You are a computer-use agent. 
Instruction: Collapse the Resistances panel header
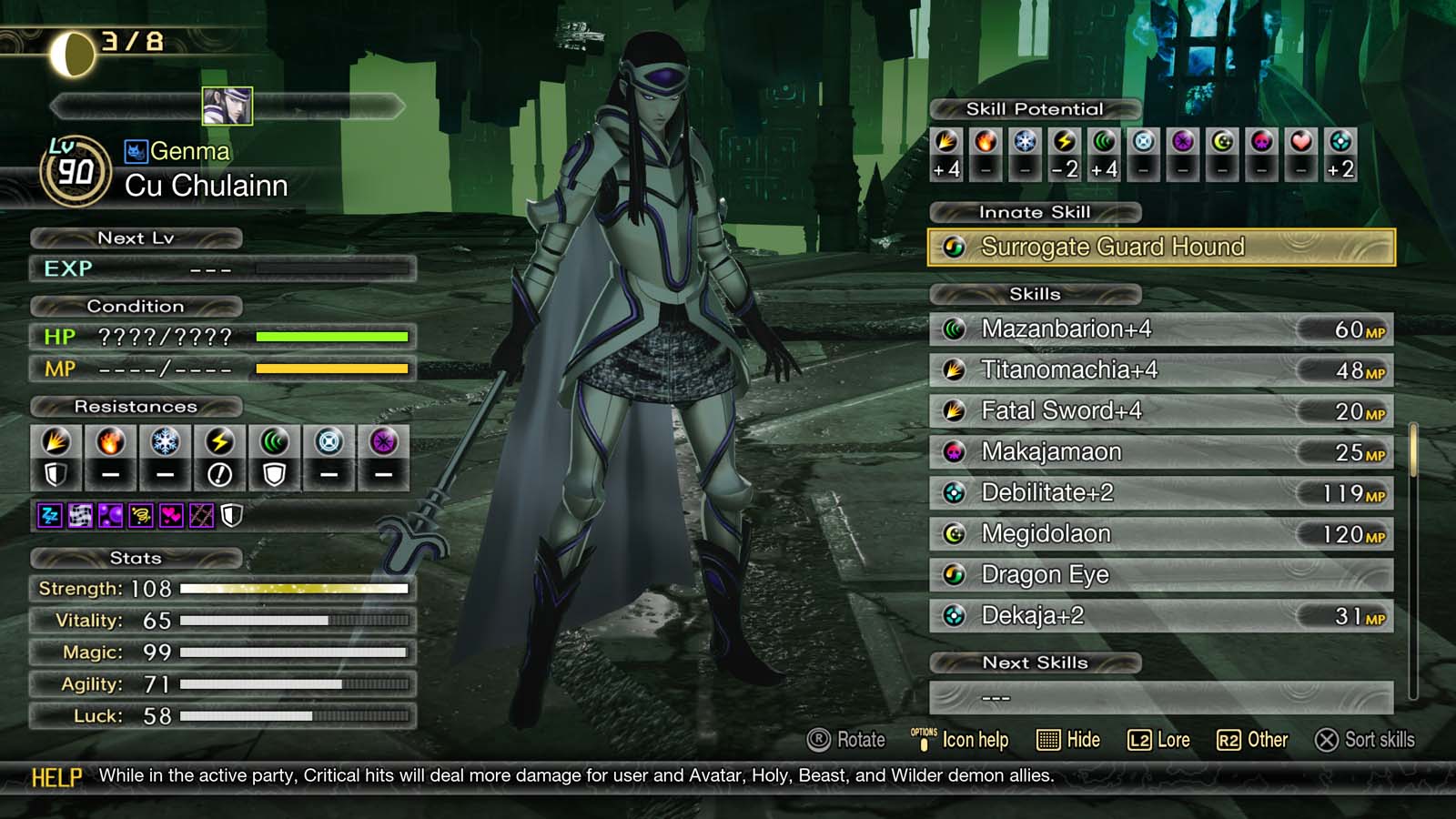(x=138, y=407)
